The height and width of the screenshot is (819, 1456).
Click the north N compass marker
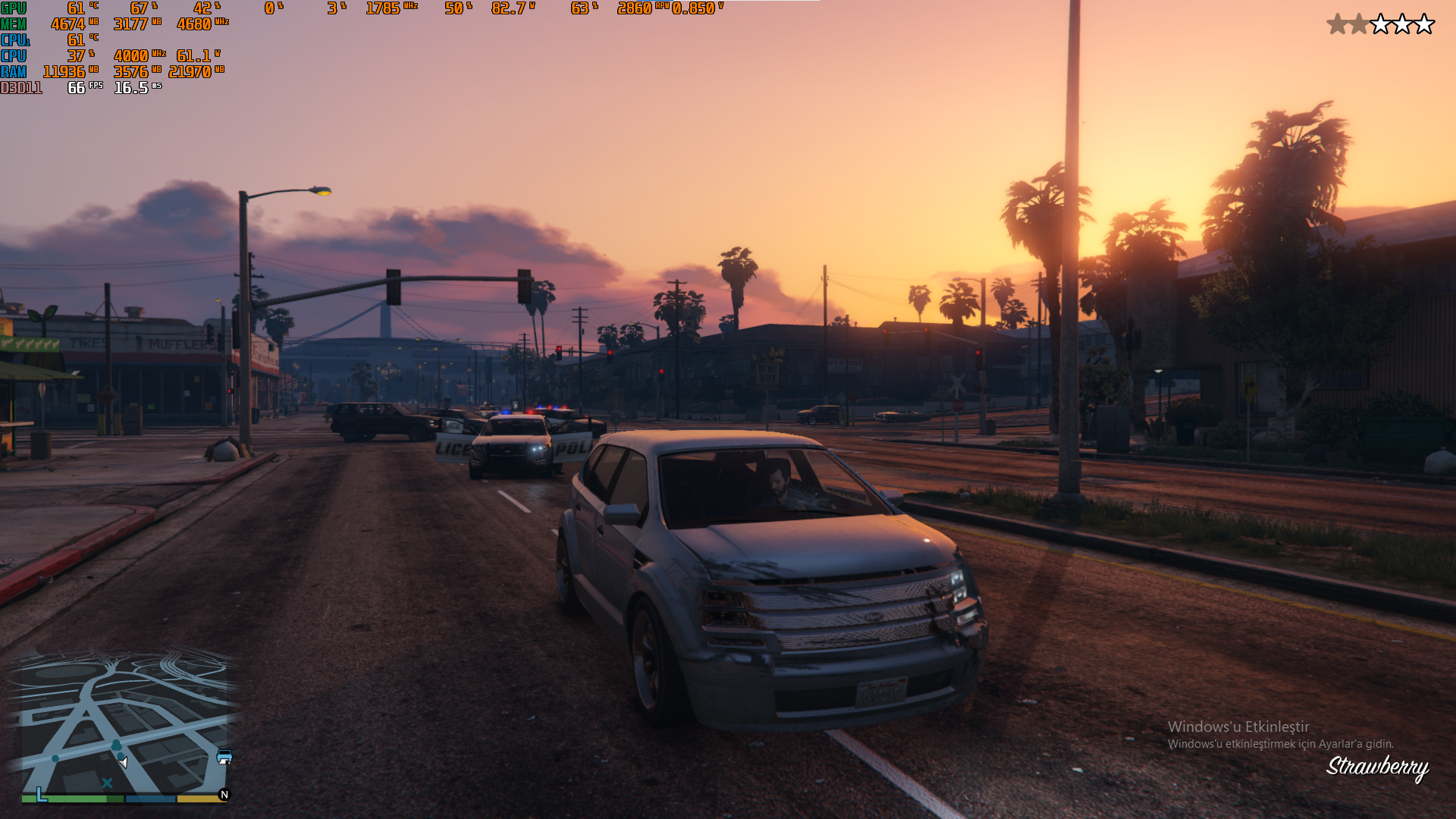point(224,795)
